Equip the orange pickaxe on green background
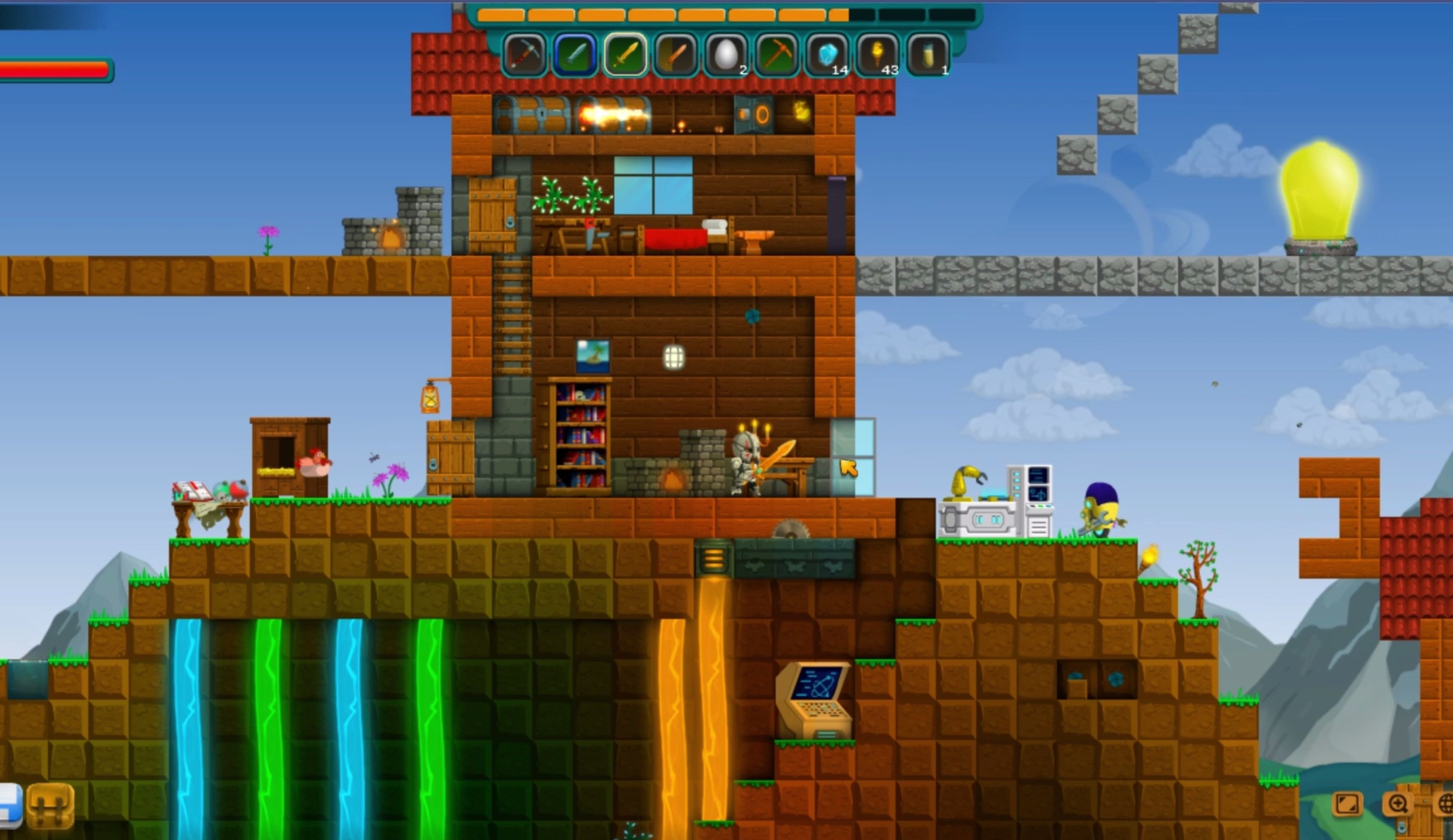Screen dimensions: 1453x840 (777, 55)
